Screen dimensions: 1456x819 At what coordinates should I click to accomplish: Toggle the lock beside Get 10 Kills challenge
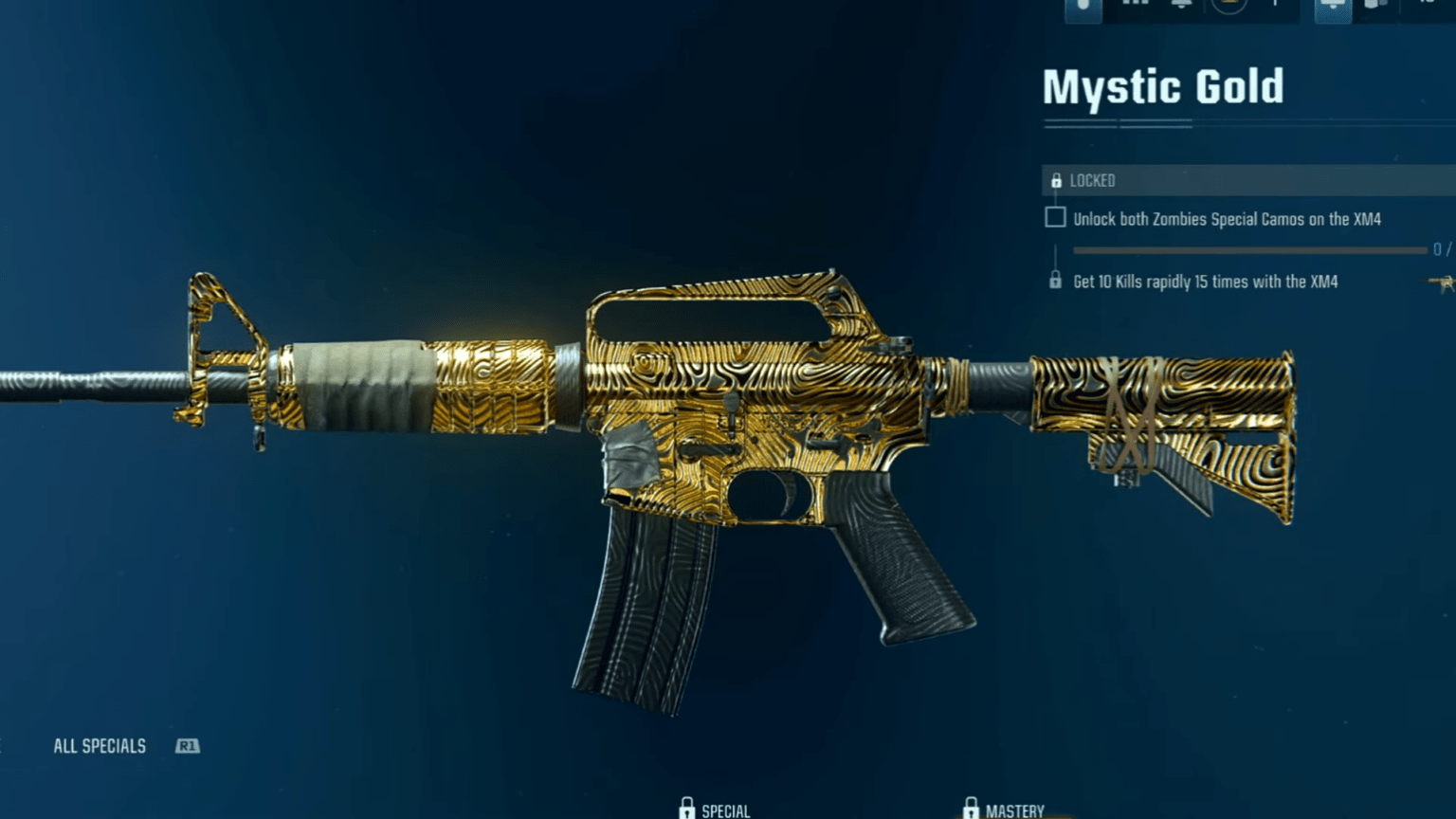pos(1055,282)
